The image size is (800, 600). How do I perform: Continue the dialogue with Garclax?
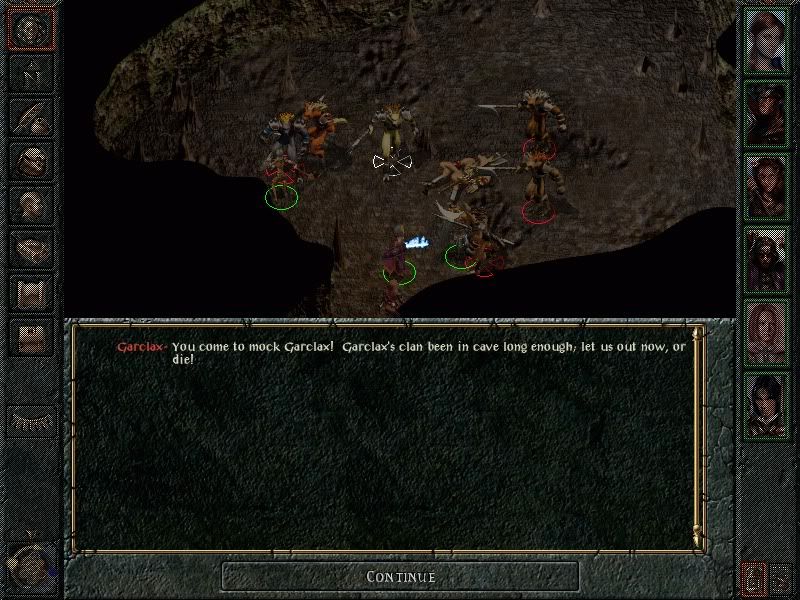tap(400, 576)
